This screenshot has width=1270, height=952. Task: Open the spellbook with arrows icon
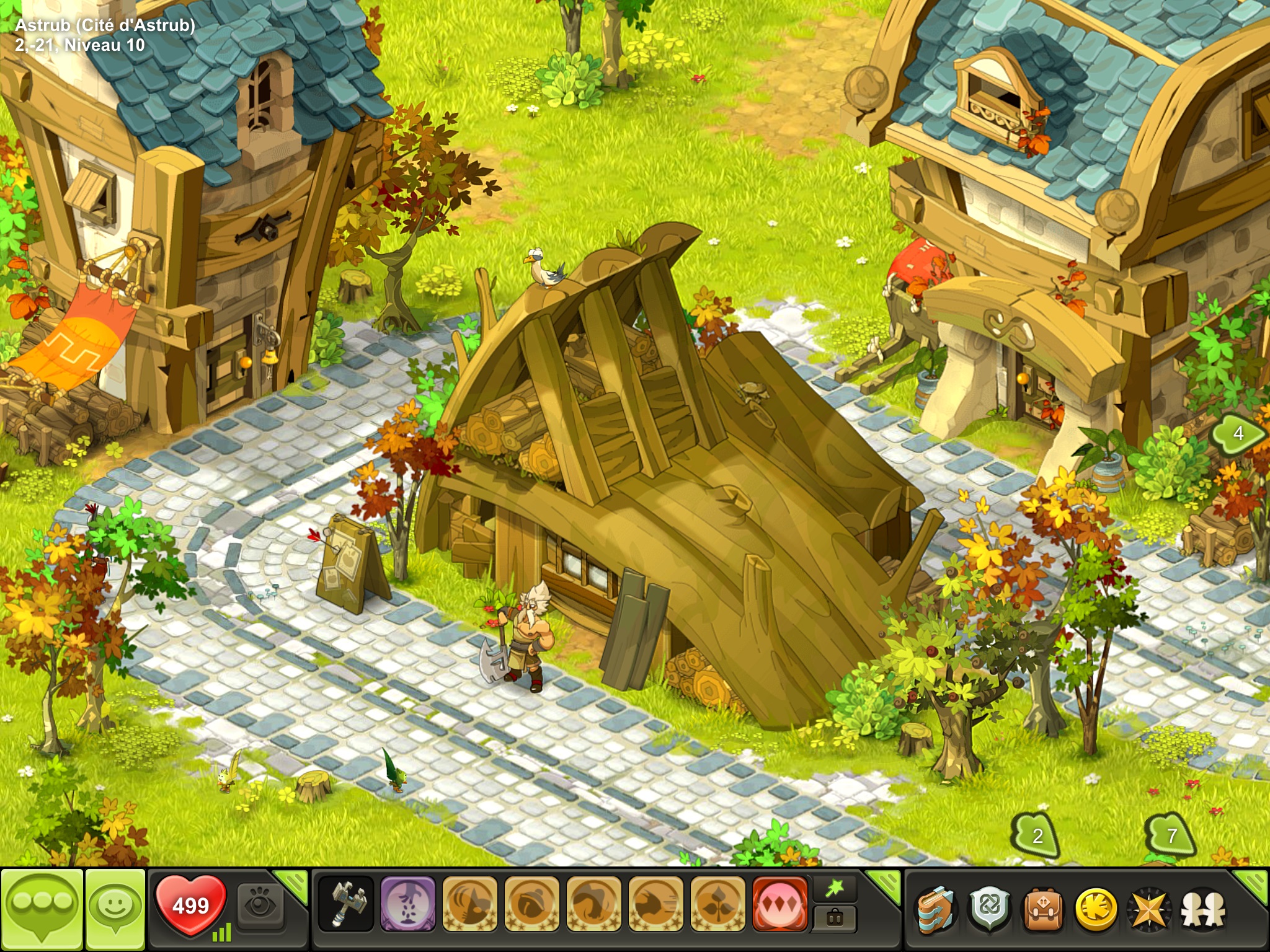936,910
